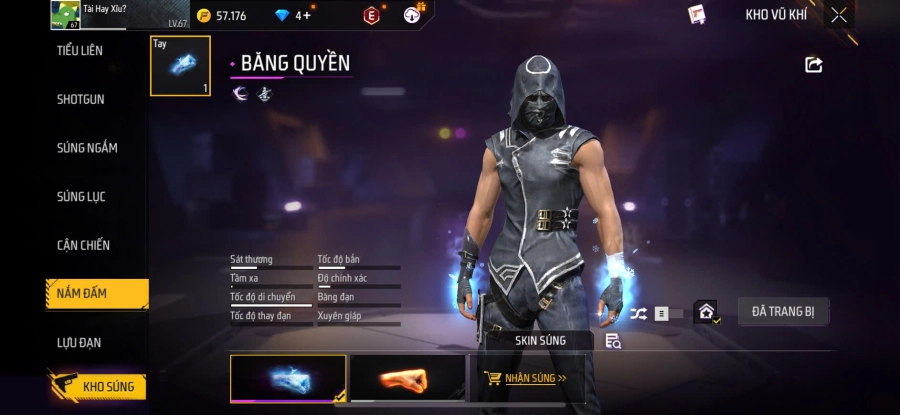
Task: Choose the orange fire fist skin
Action: [x=407, y=378]
